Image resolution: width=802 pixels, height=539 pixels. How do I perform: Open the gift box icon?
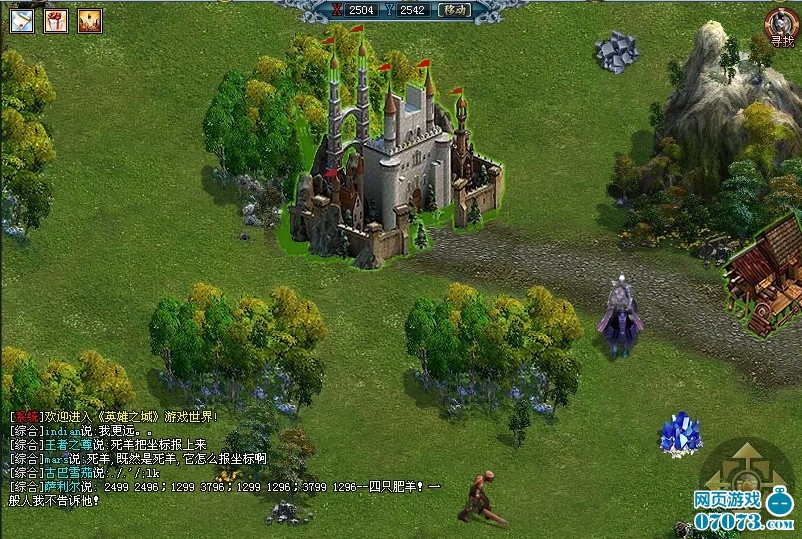point(56,20)
